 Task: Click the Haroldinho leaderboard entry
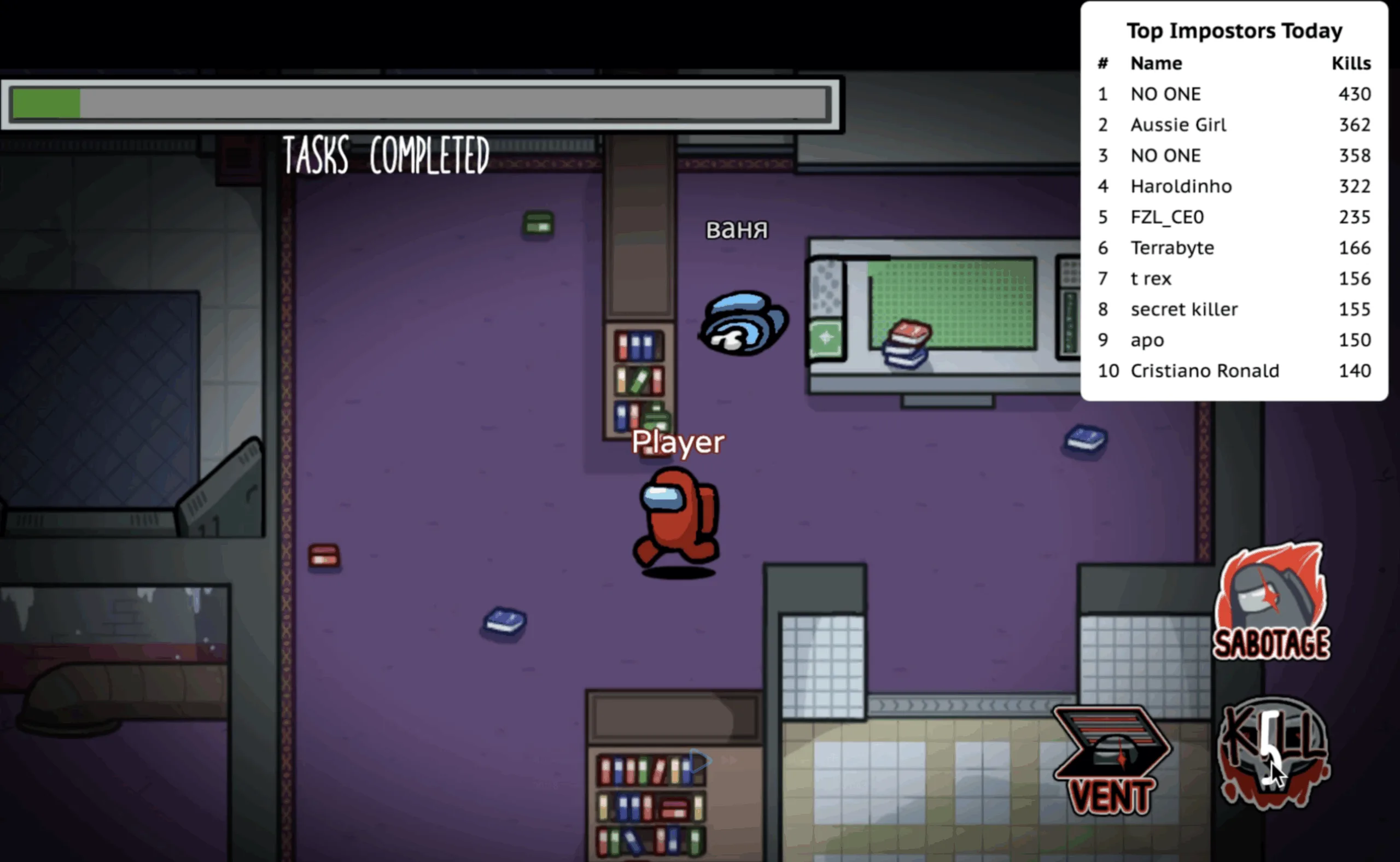click(1181, 186)
